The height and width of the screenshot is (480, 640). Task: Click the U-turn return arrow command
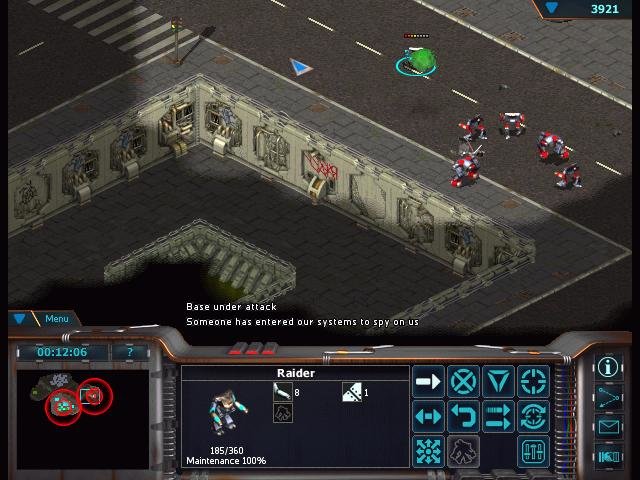coord(463,416)
